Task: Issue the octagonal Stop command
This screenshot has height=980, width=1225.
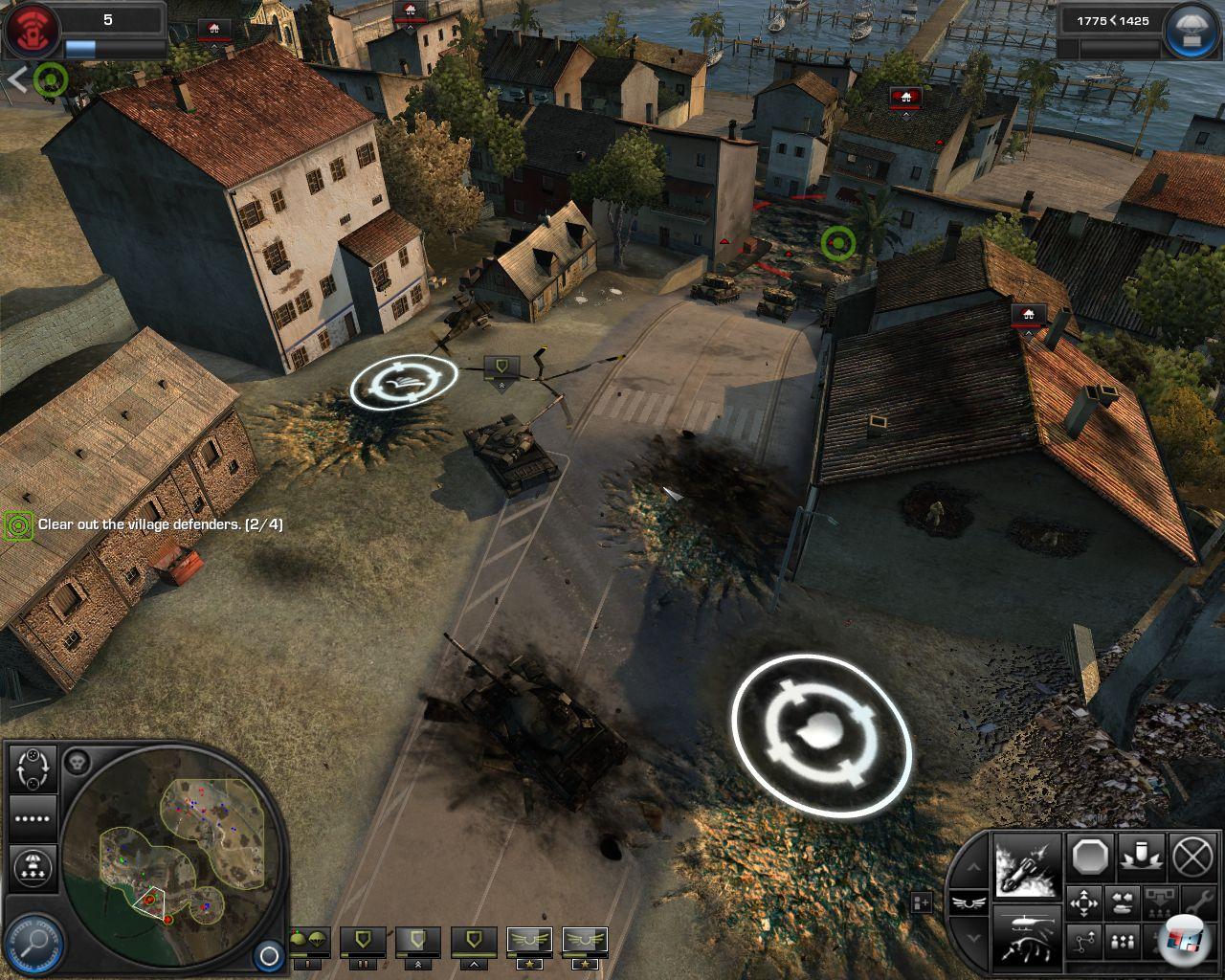Action: pyautogui.click(x=1091, y=856)
